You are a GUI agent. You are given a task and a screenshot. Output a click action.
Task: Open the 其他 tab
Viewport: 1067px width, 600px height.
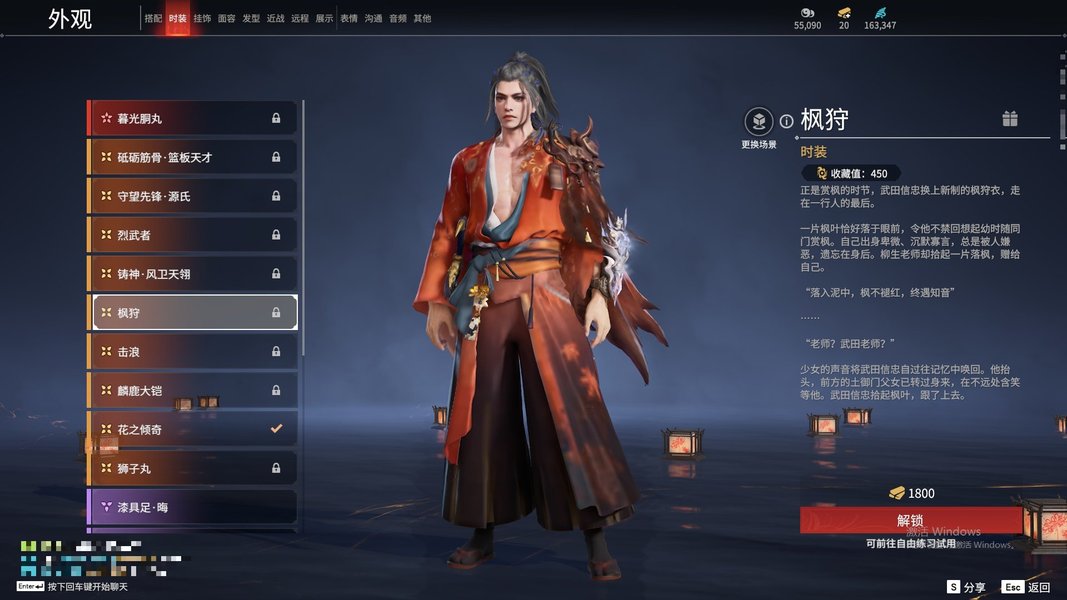click(422, 18)
